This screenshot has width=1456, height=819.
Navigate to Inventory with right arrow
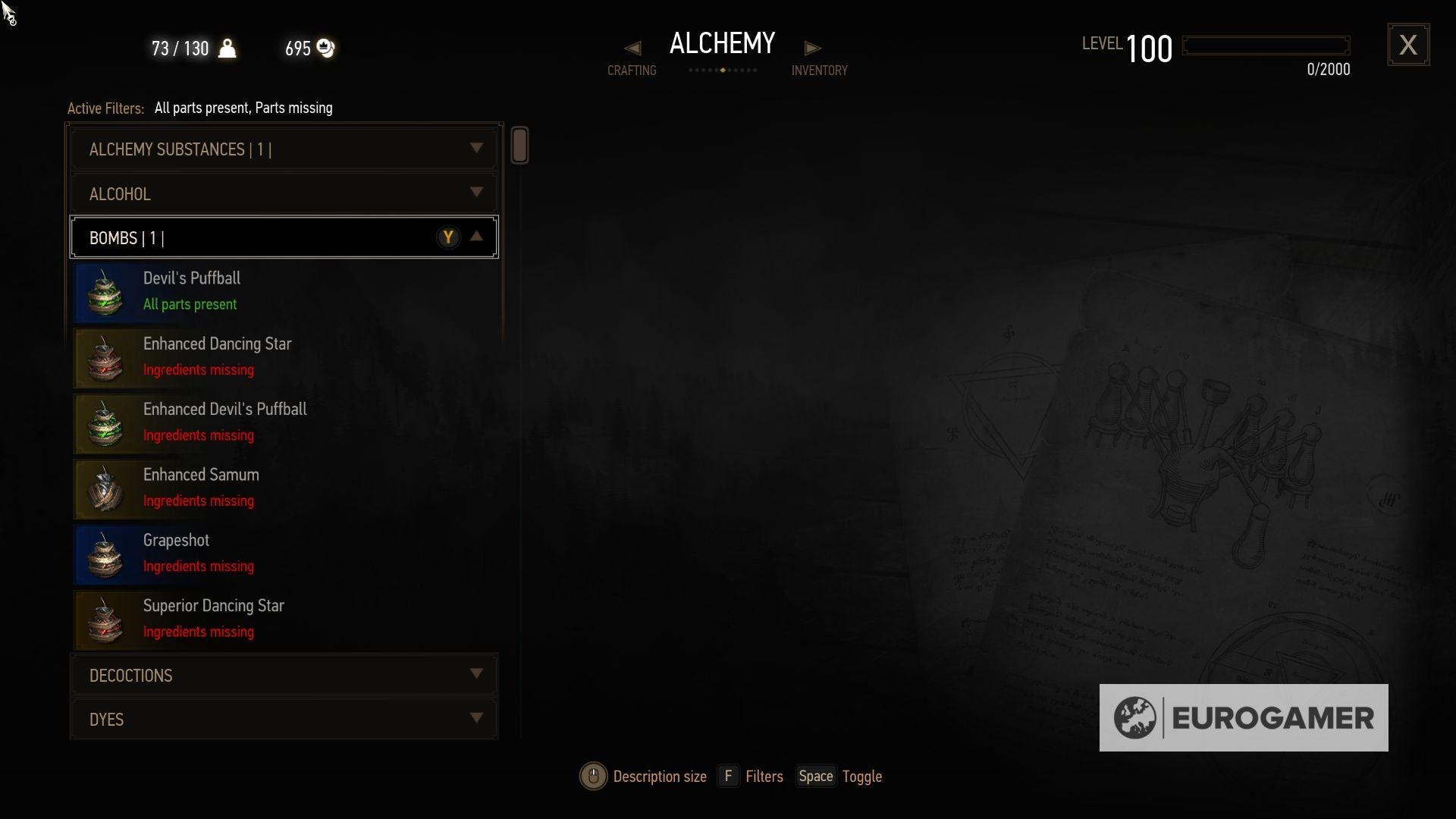tap(812, 48)
